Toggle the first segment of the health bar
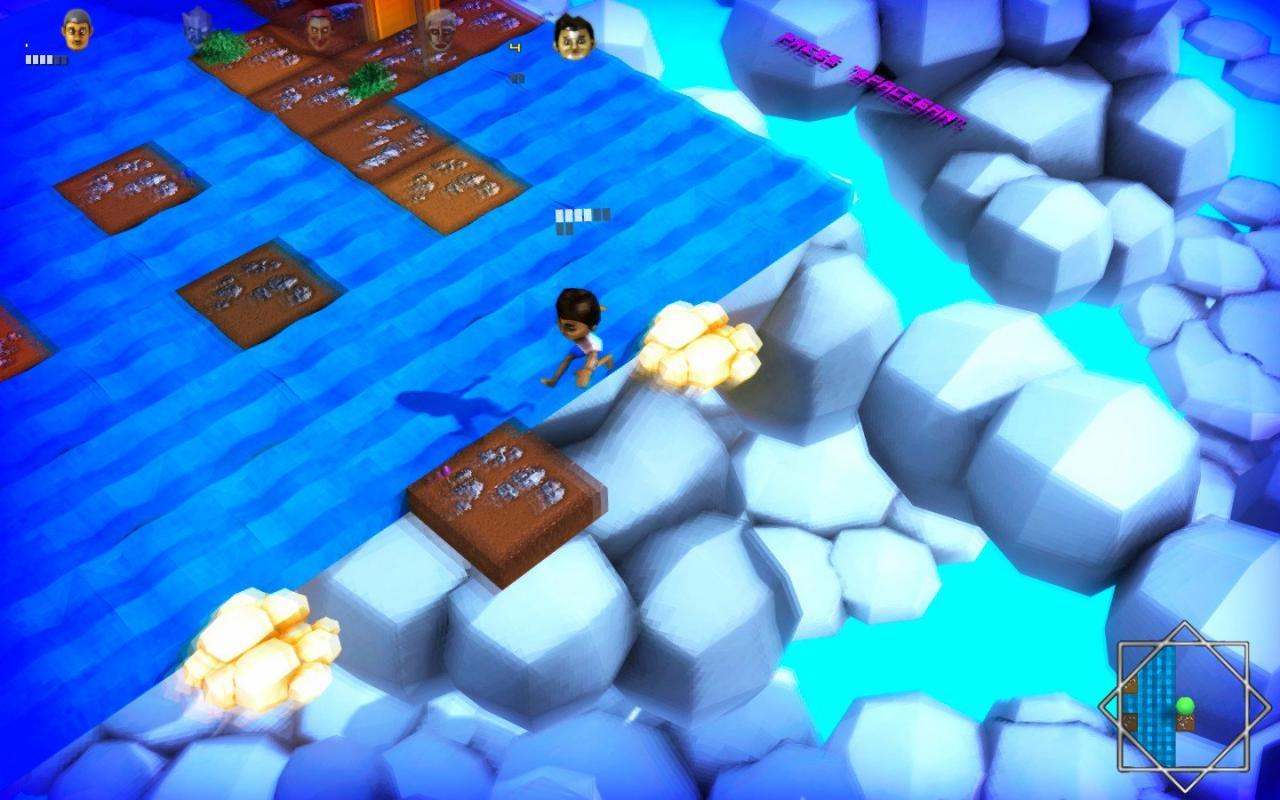The width and height of the screenshot is (1280, 800). (28, 58)
